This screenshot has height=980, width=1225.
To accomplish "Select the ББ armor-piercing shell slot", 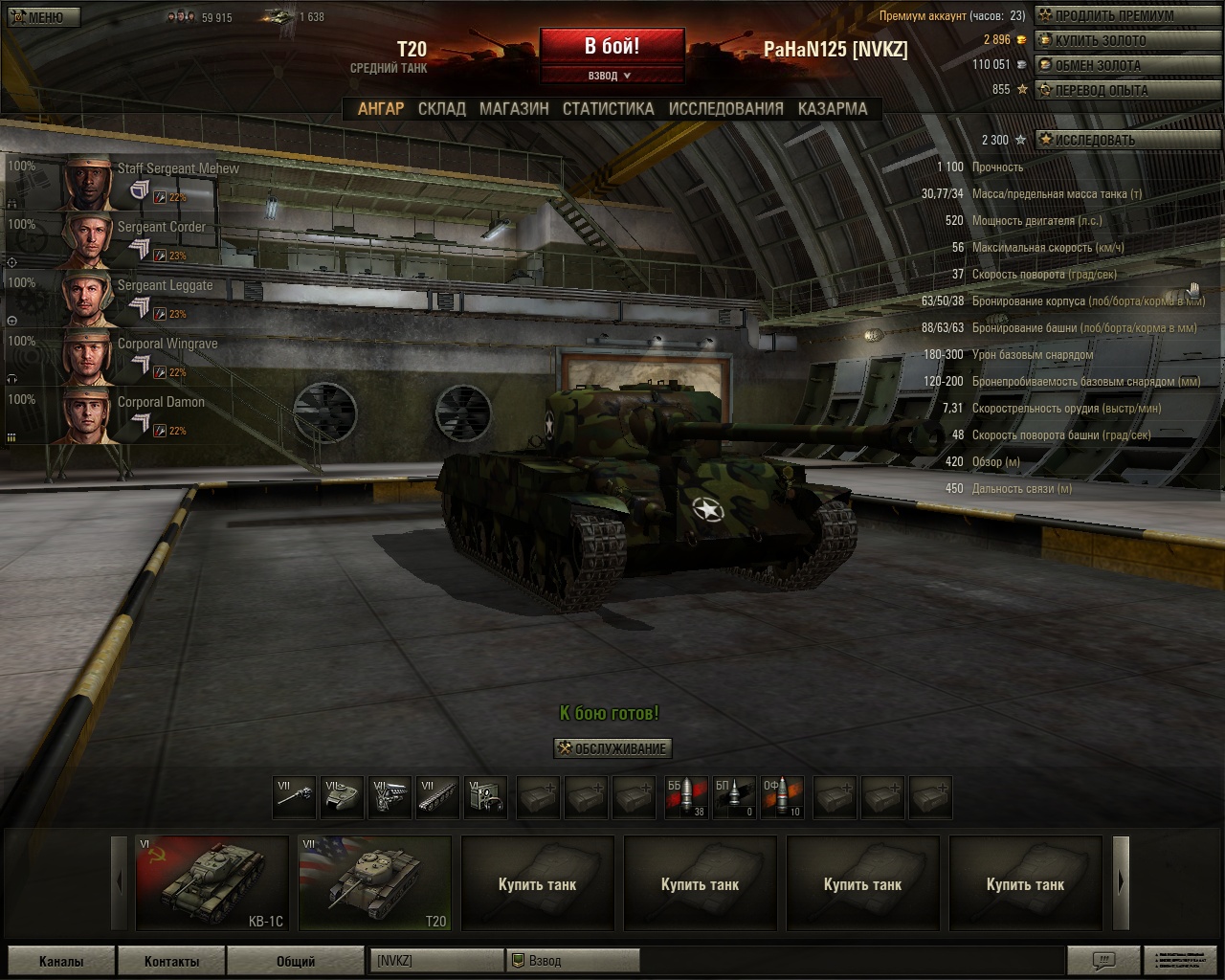I will pyautogui.click(x=686, y=797).
